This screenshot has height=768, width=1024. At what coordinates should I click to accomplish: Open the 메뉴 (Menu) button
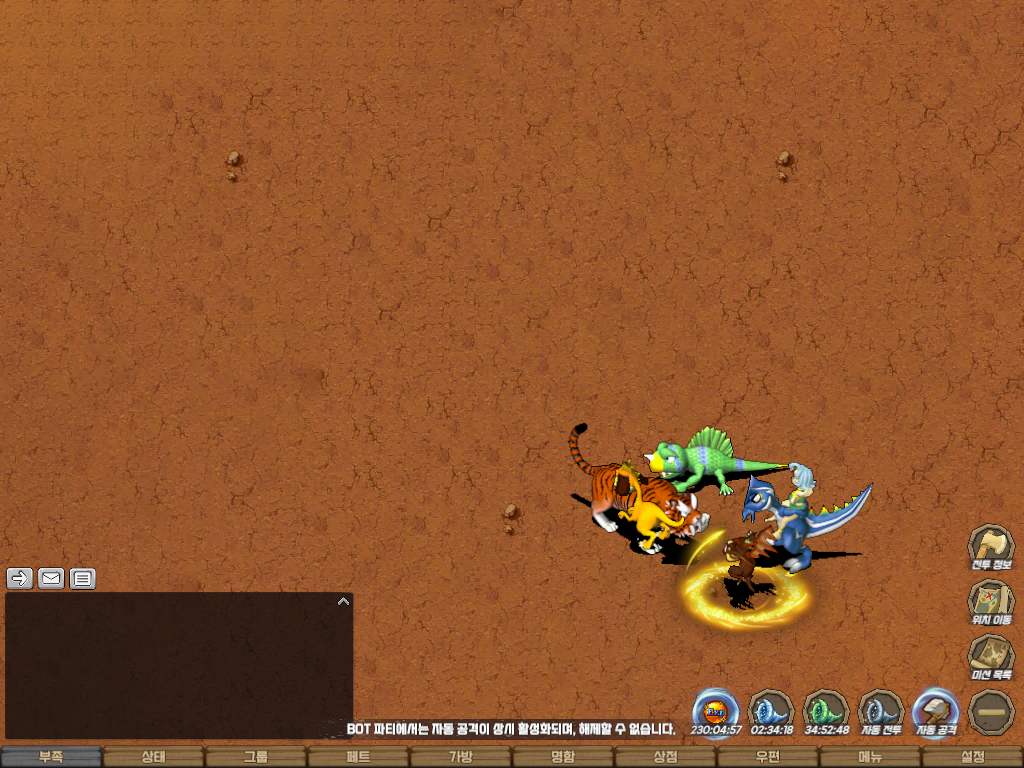click(869, 757)
